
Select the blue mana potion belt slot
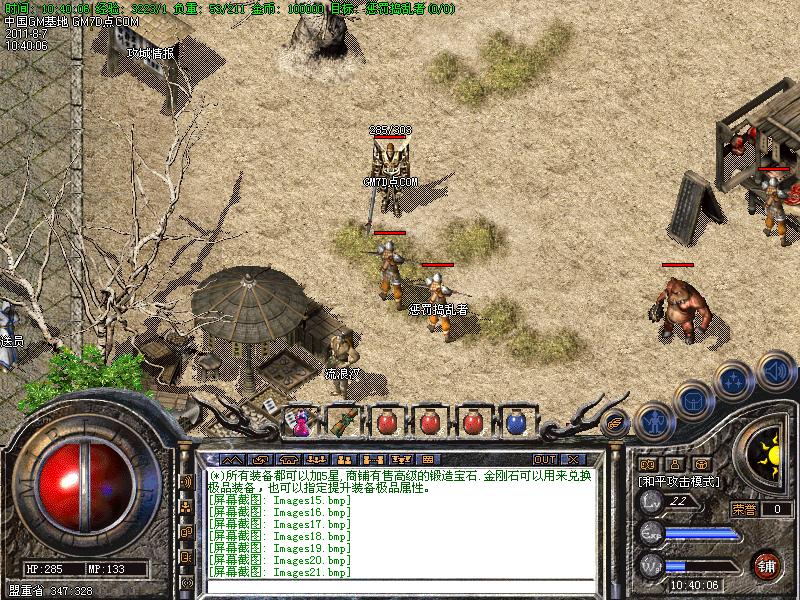pyautogui.click(x=515, y=422)
